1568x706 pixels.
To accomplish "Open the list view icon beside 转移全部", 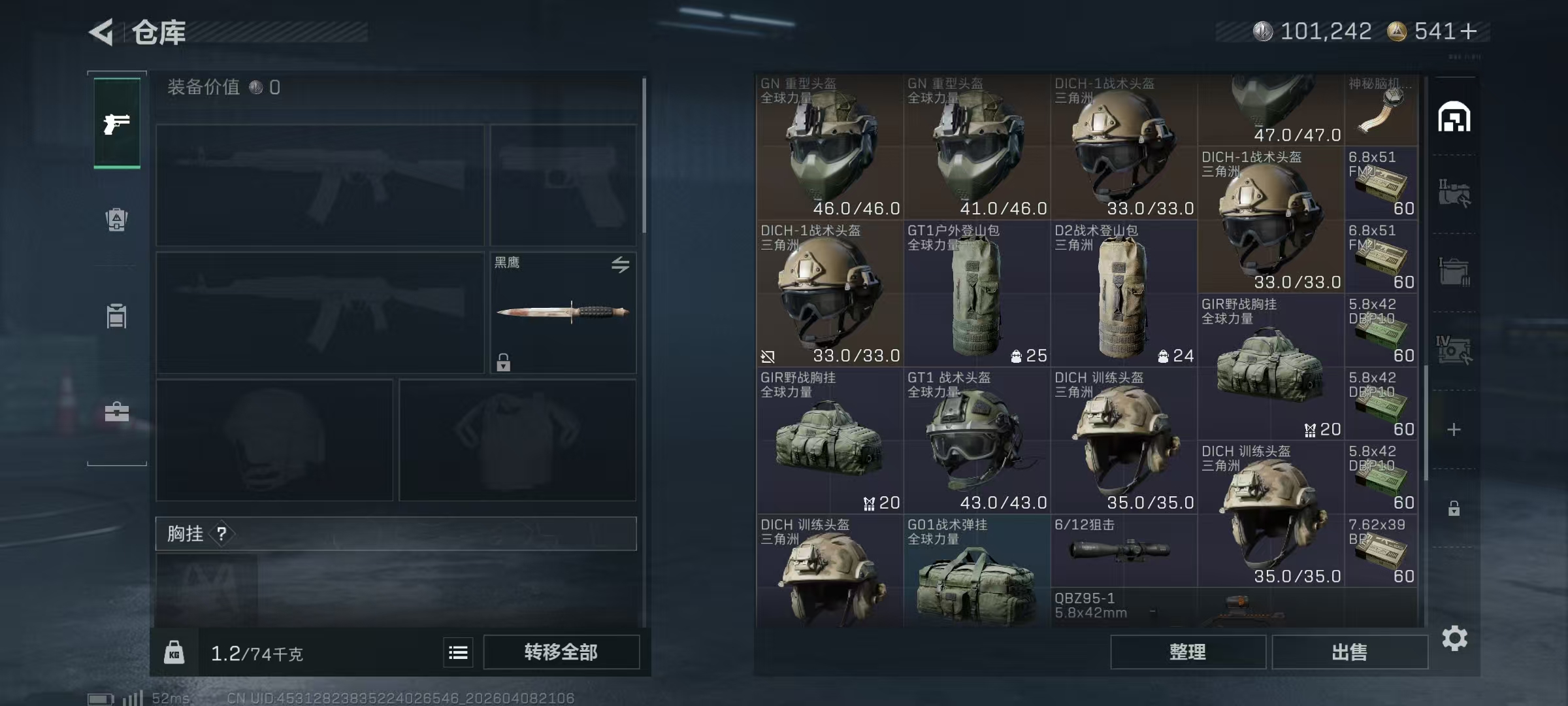I will [458, 652].
